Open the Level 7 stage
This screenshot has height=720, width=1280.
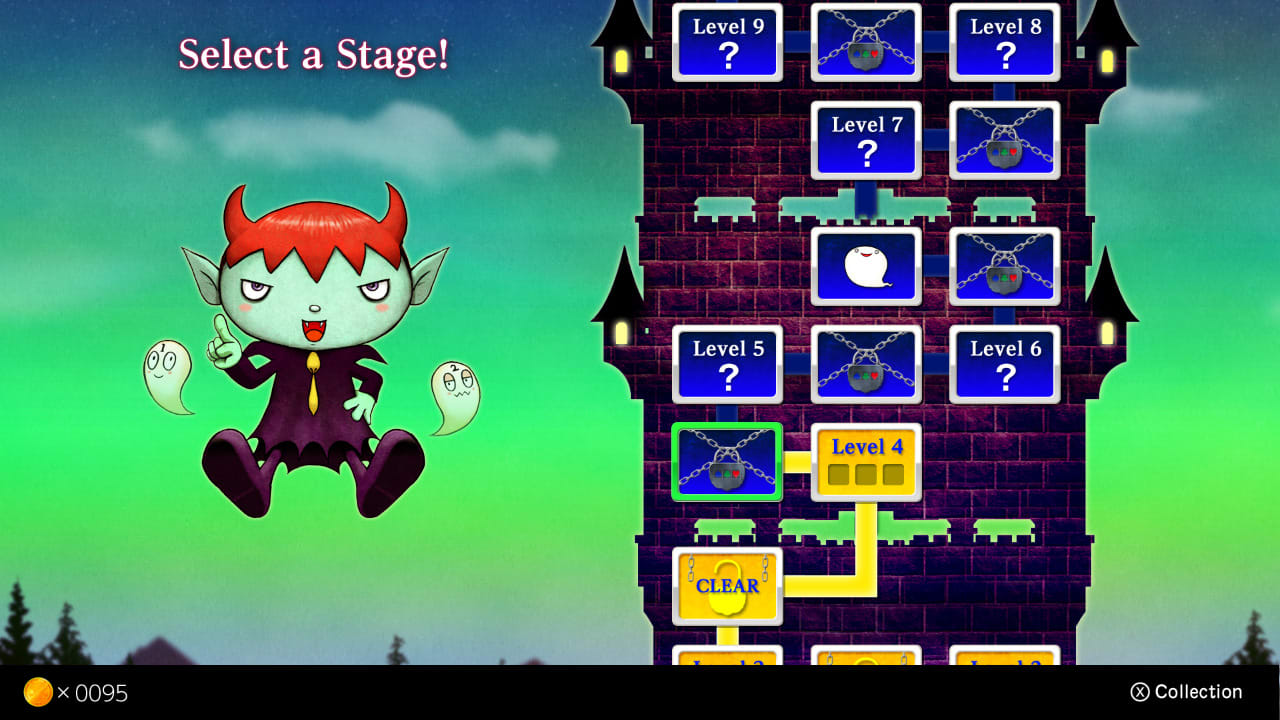coord(866,140)
